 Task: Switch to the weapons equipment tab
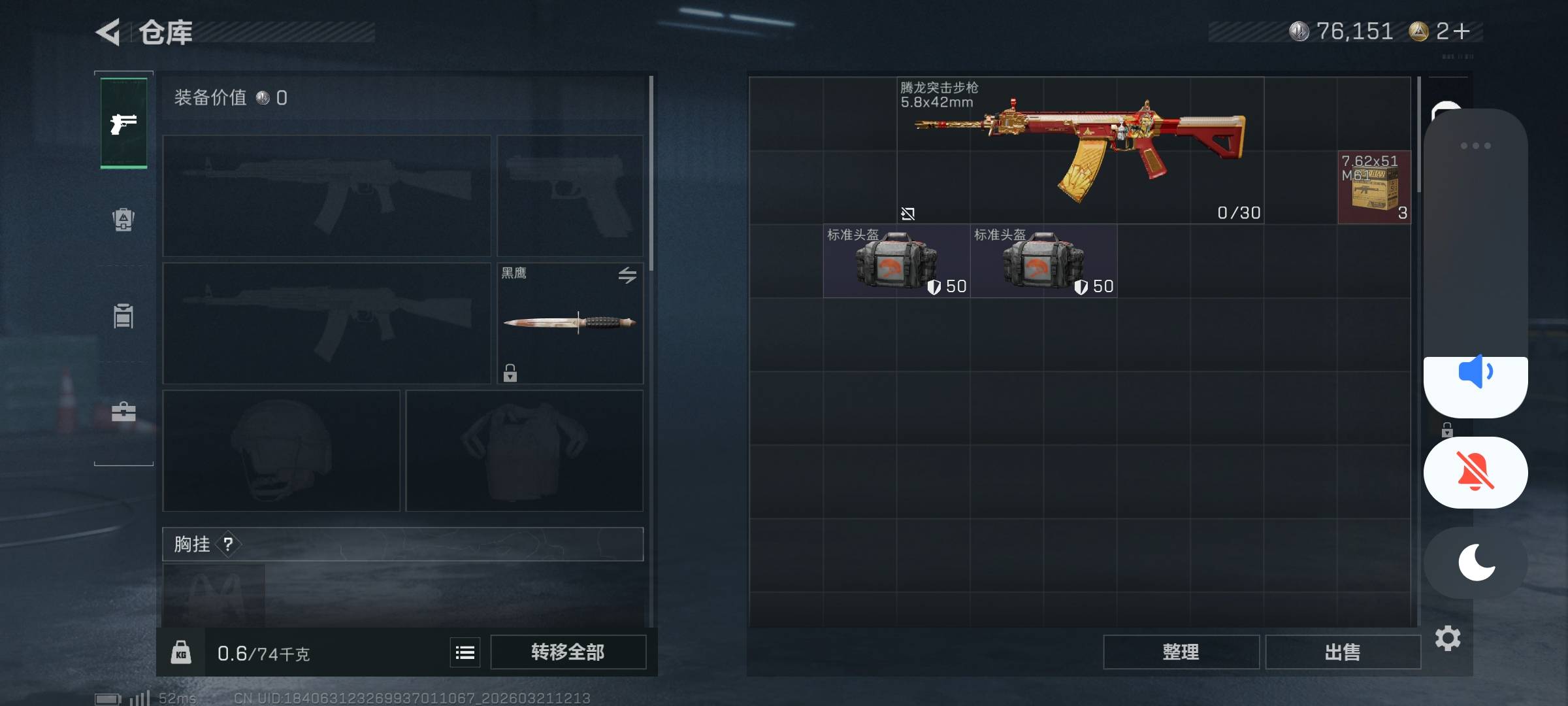[x=123, y=124]
